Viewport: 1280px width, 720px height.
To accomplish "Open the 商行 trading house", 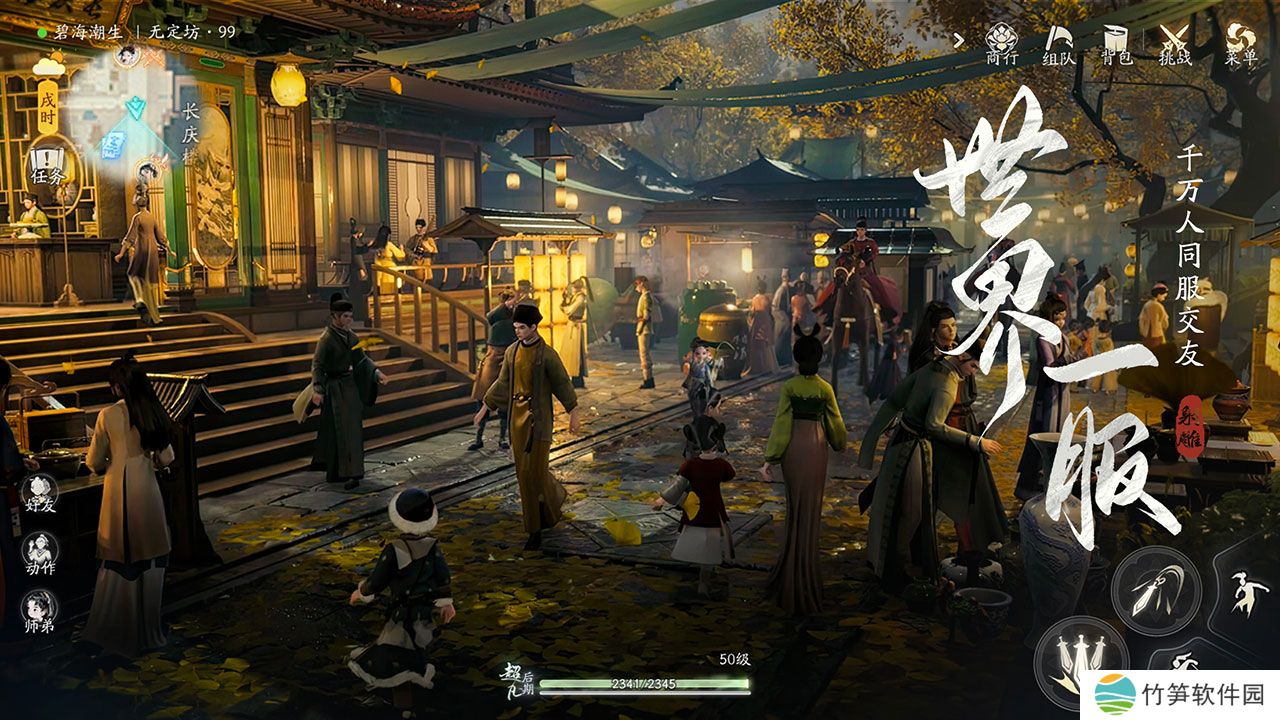I will (x=1001, y=43).
